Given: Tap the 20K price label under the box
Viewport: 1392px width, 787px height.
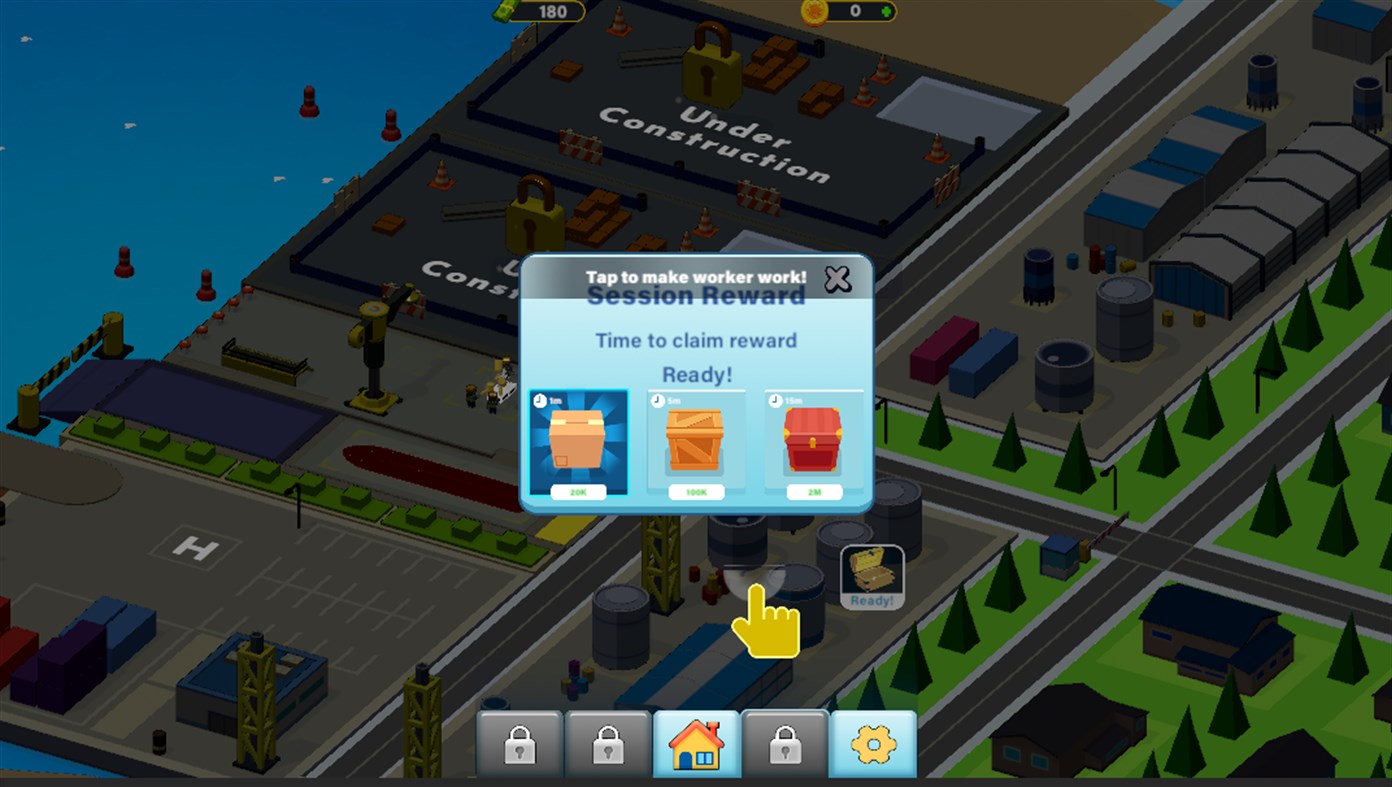Looking at the screenshot, I should click(x=580, y=492).
